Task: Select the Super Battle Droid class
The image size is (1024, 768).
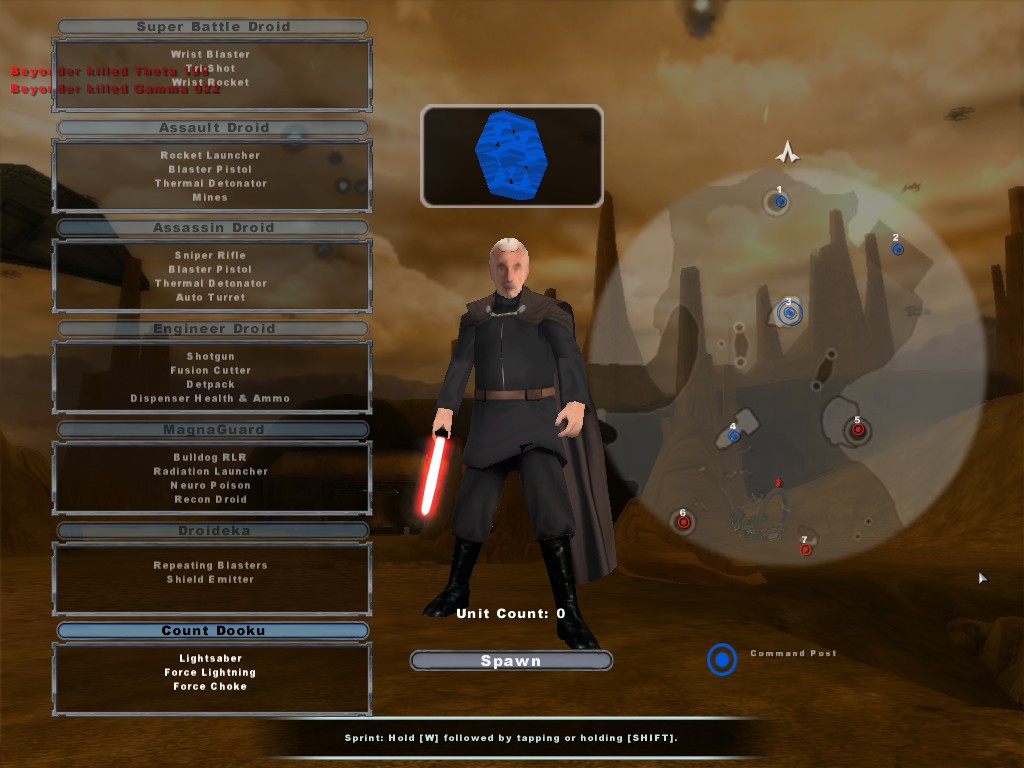Action: pyautogui.click(x=212, y=27)
